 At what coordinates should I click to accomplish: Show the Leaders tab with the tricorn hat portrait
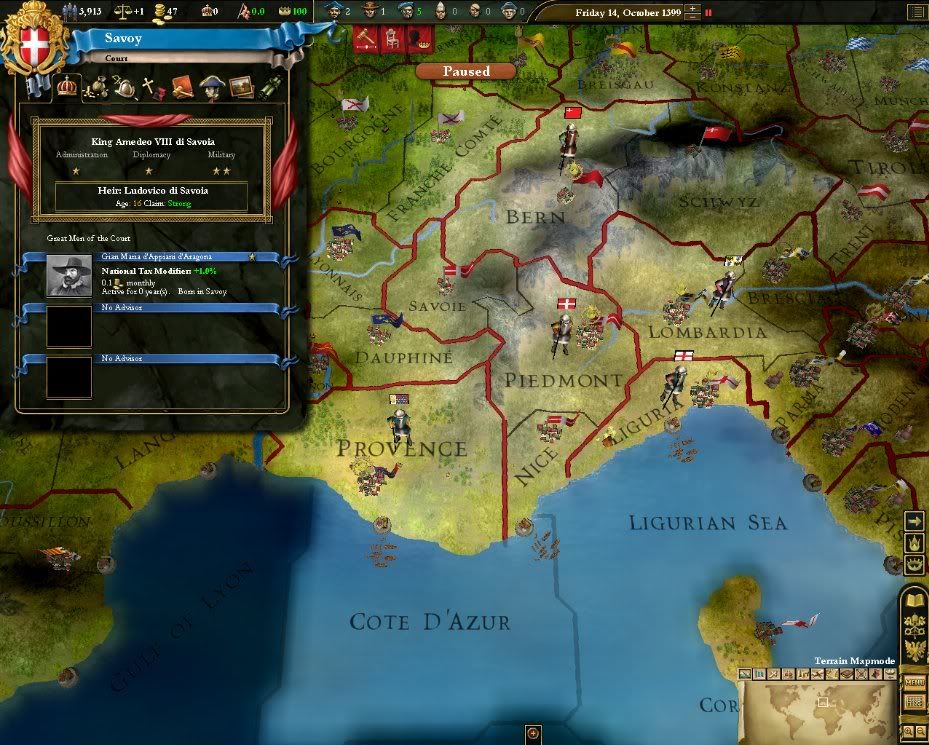[x=211, y=87]
